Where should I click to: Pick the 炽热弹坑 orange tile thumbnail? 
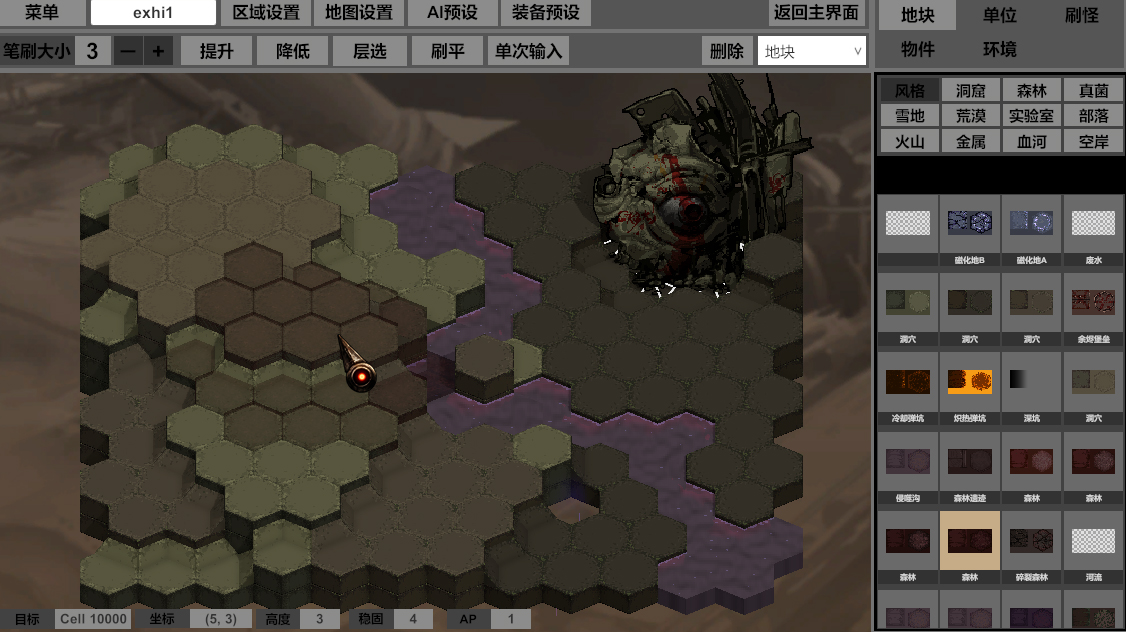point(969,381)
